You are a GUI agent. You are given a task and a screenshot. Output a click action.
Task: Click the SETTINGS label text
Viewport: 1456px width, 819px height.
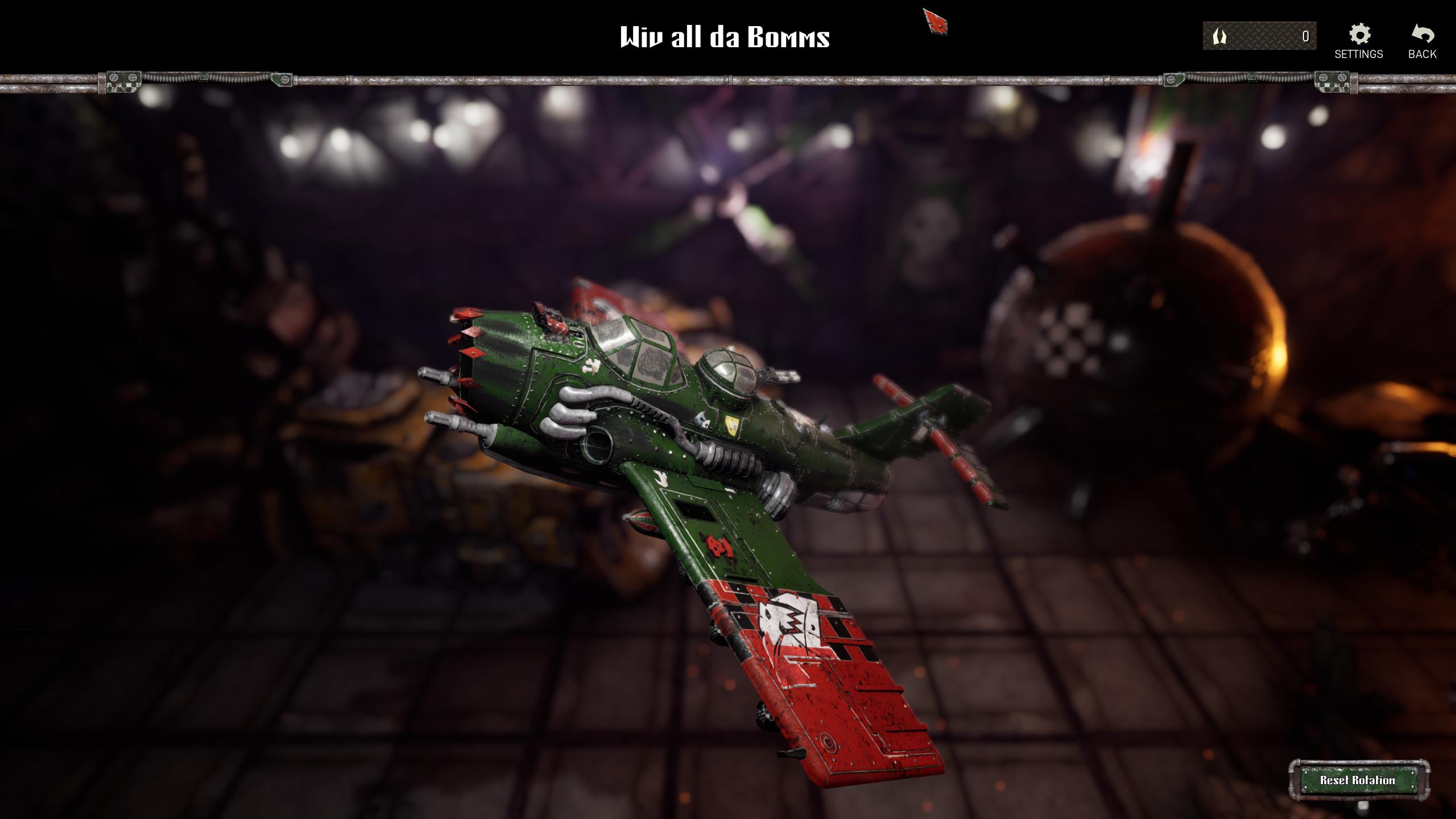point(1359,55)
